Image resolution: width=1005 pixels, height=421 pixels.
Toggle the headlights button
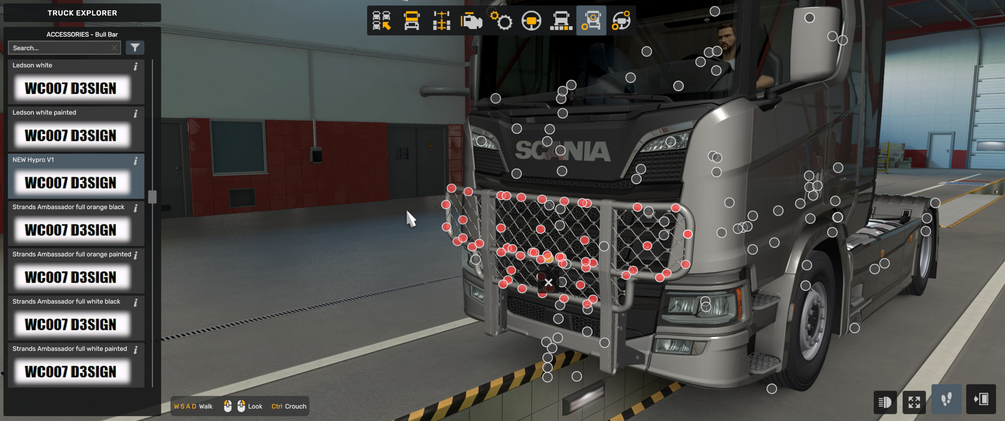click(885, 402)
